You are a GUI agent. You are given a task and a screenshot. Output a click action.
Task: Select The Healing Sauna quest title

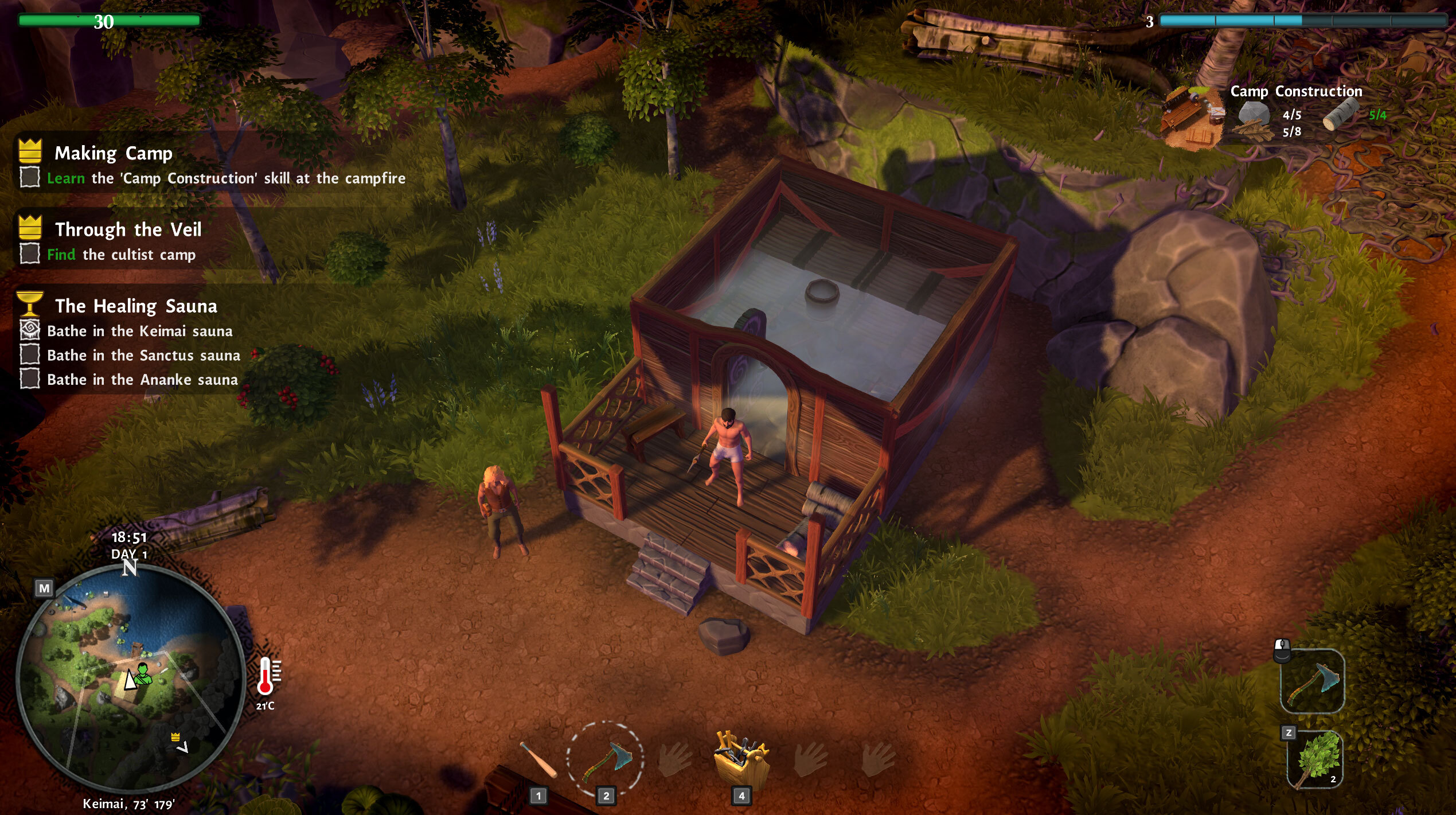point(136,306)
